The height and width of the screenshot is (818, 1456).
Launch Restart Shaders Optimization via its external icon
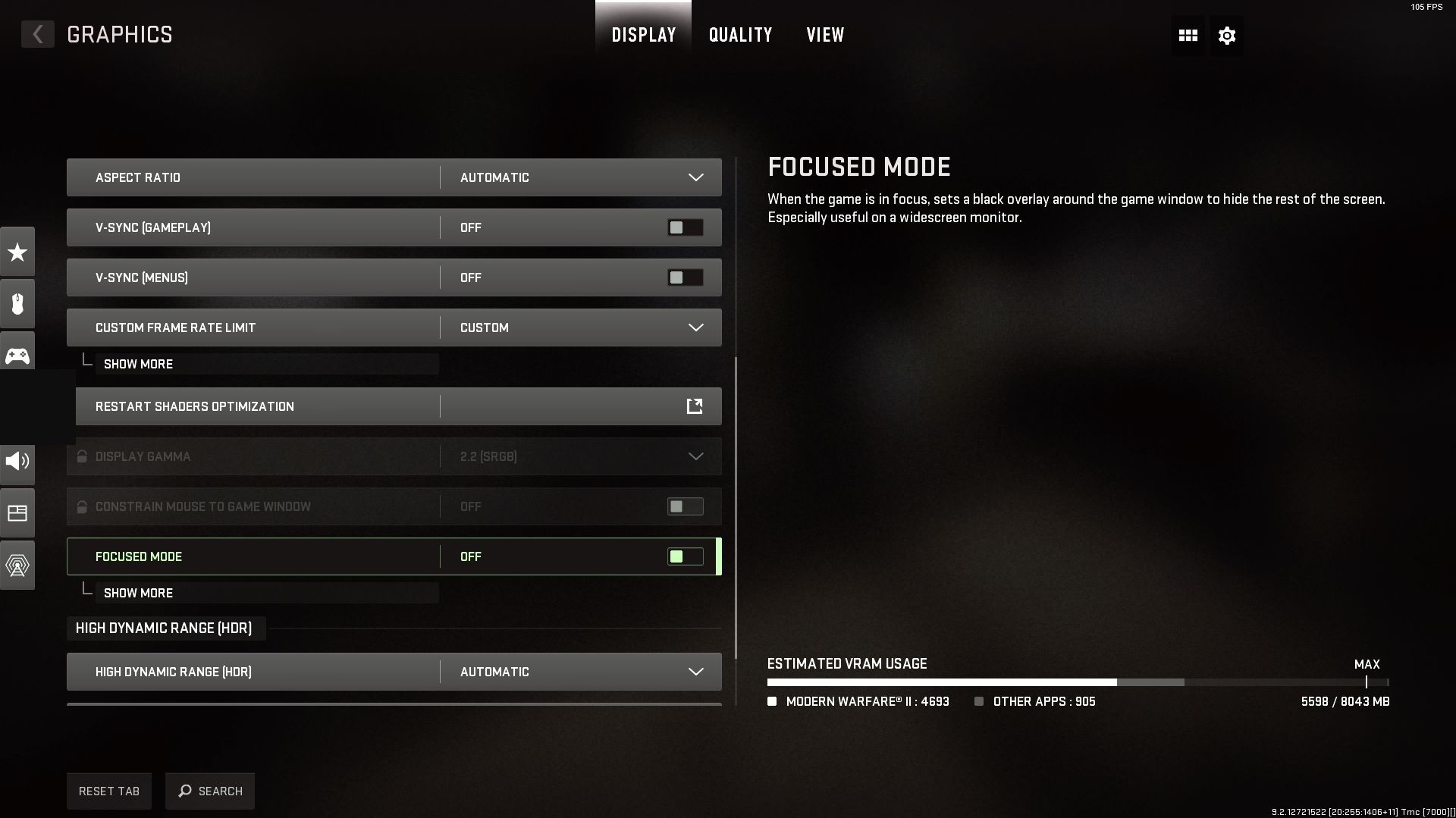coord(694,406)
